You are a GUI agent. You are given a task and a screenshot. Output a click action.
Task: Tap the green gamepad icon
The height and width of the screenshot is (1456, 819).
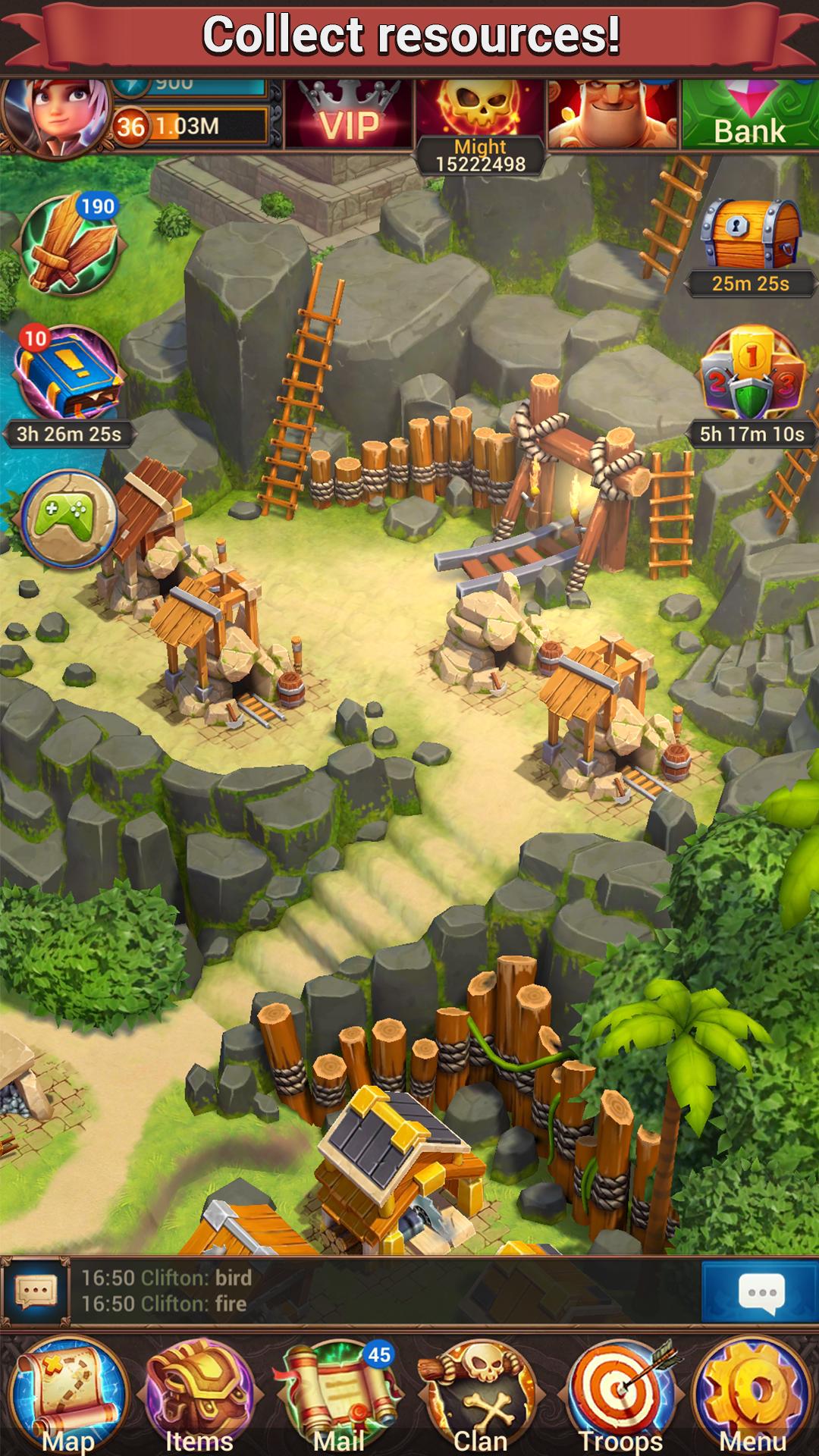point(68,519)
